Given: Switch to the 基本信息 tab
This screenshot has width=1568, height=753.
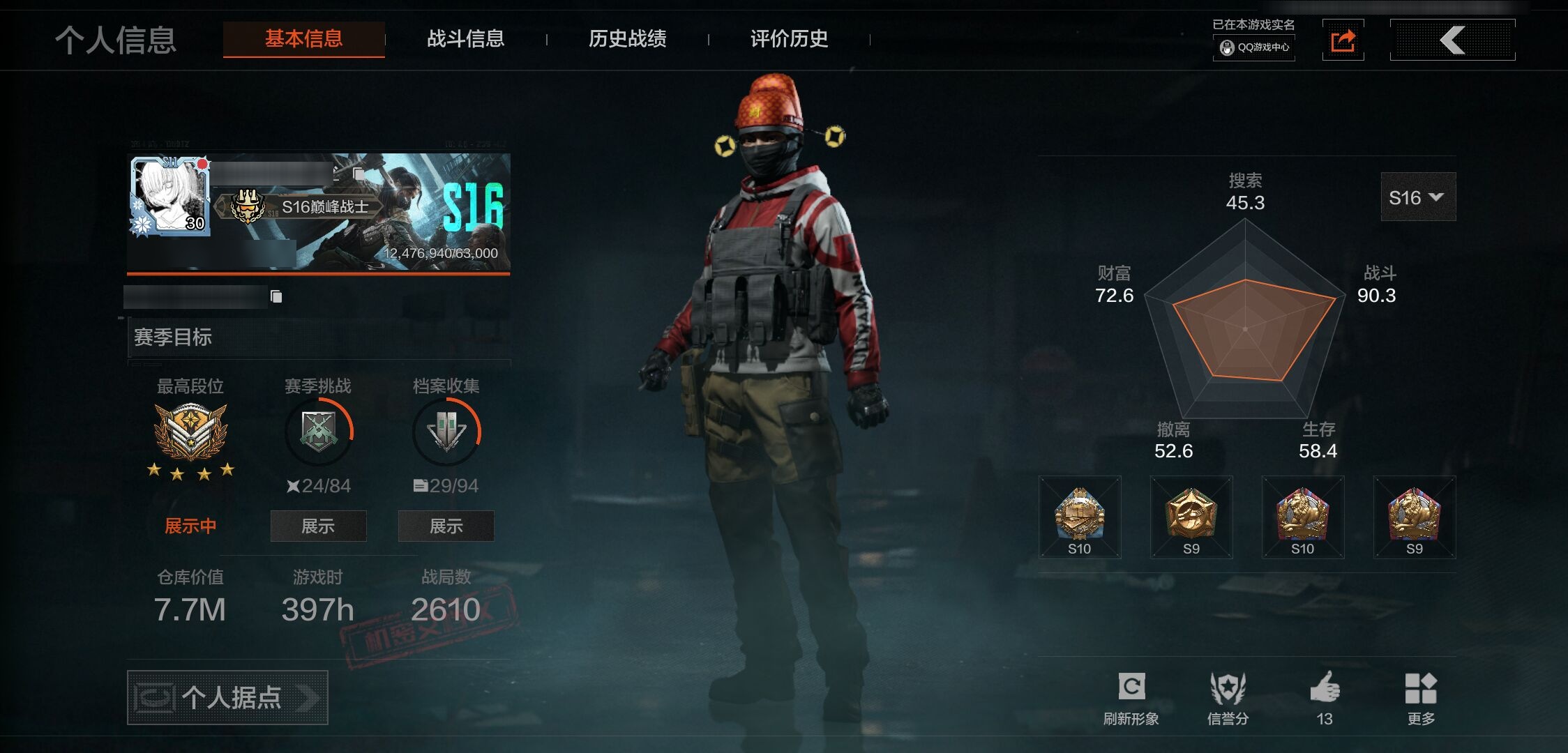Looking at the screenshot, I should pos(303,39).
